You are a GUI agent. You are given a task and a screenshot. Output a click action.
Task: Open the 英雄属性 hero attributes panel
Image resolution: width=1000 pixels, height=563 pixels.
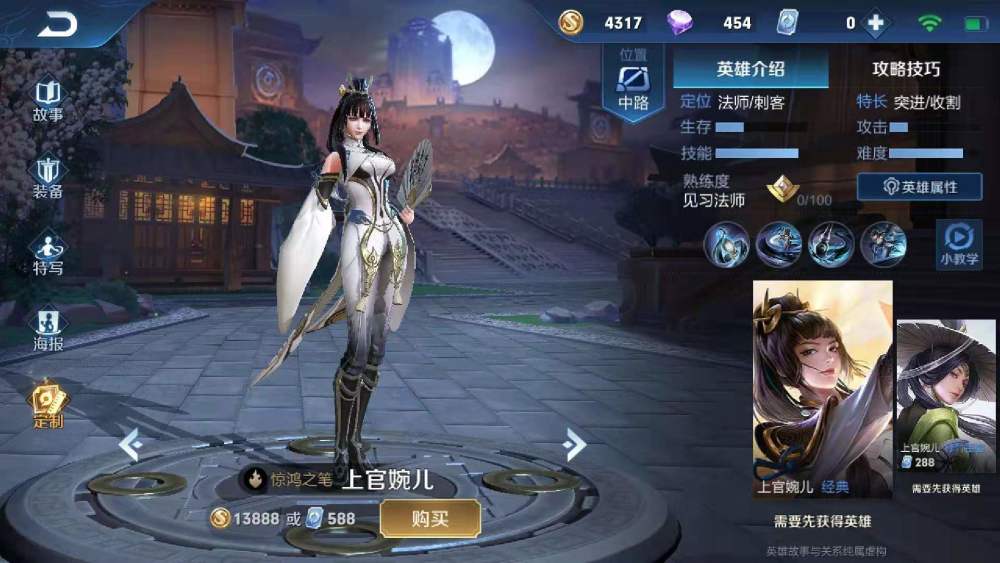(919, 187)
